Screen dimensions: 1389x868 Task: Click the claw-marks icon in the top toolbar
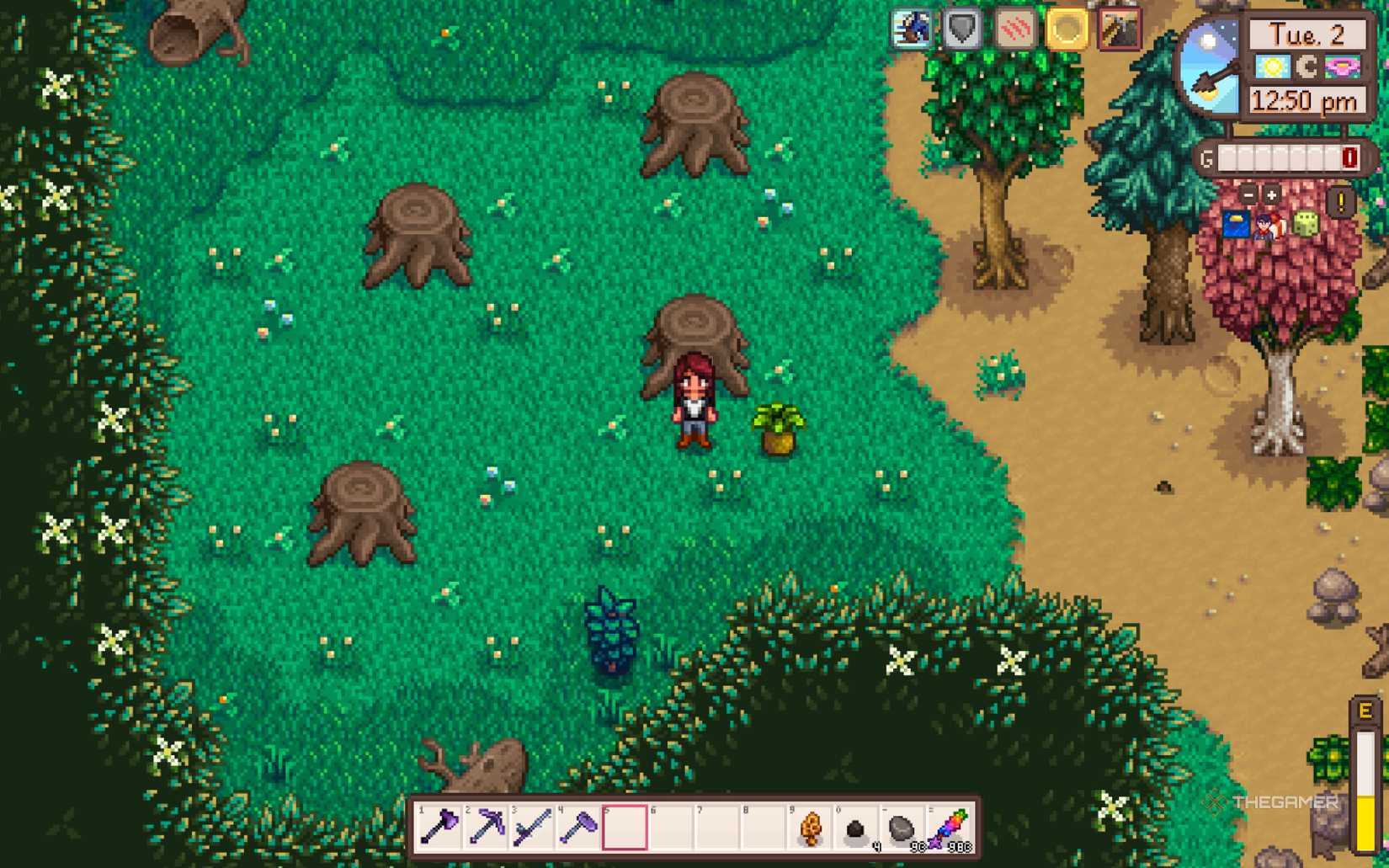(x=1014, y=29)
